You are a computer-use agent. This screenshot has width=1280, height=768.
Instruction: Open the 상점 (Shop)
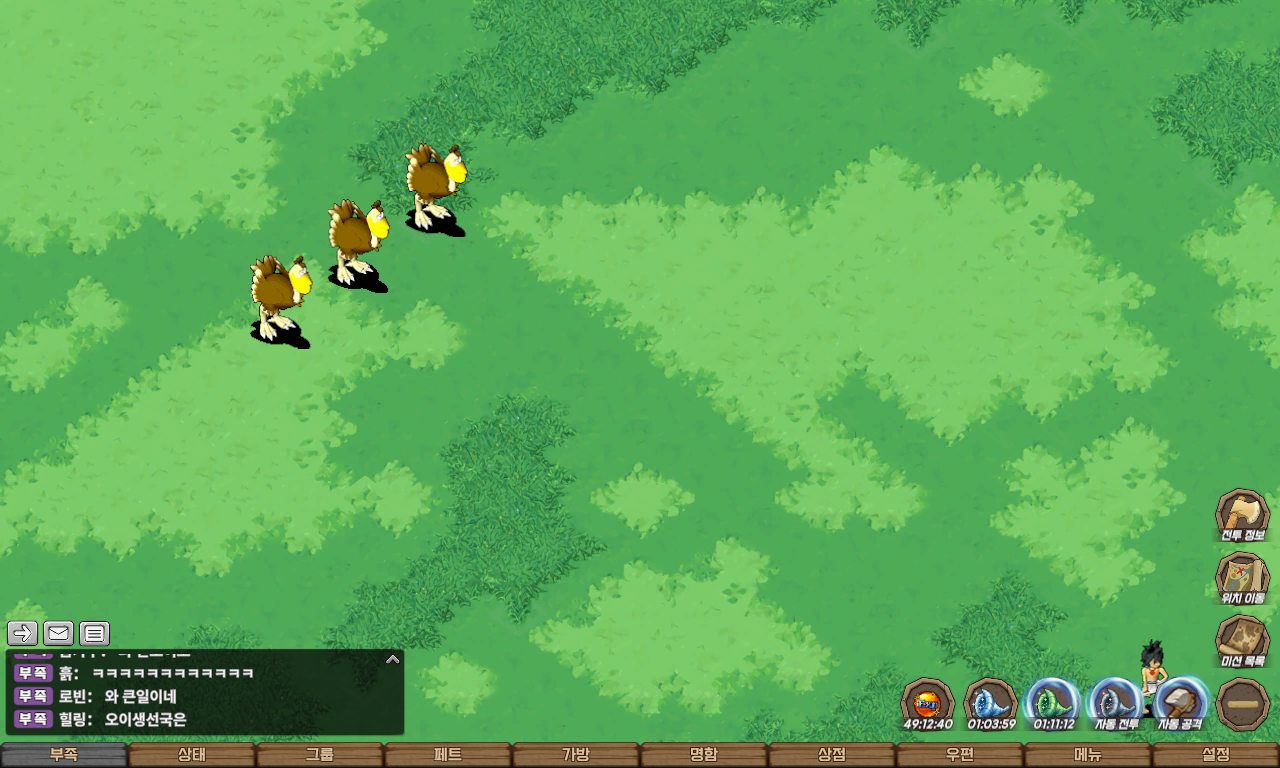click(x=832, y=755)
